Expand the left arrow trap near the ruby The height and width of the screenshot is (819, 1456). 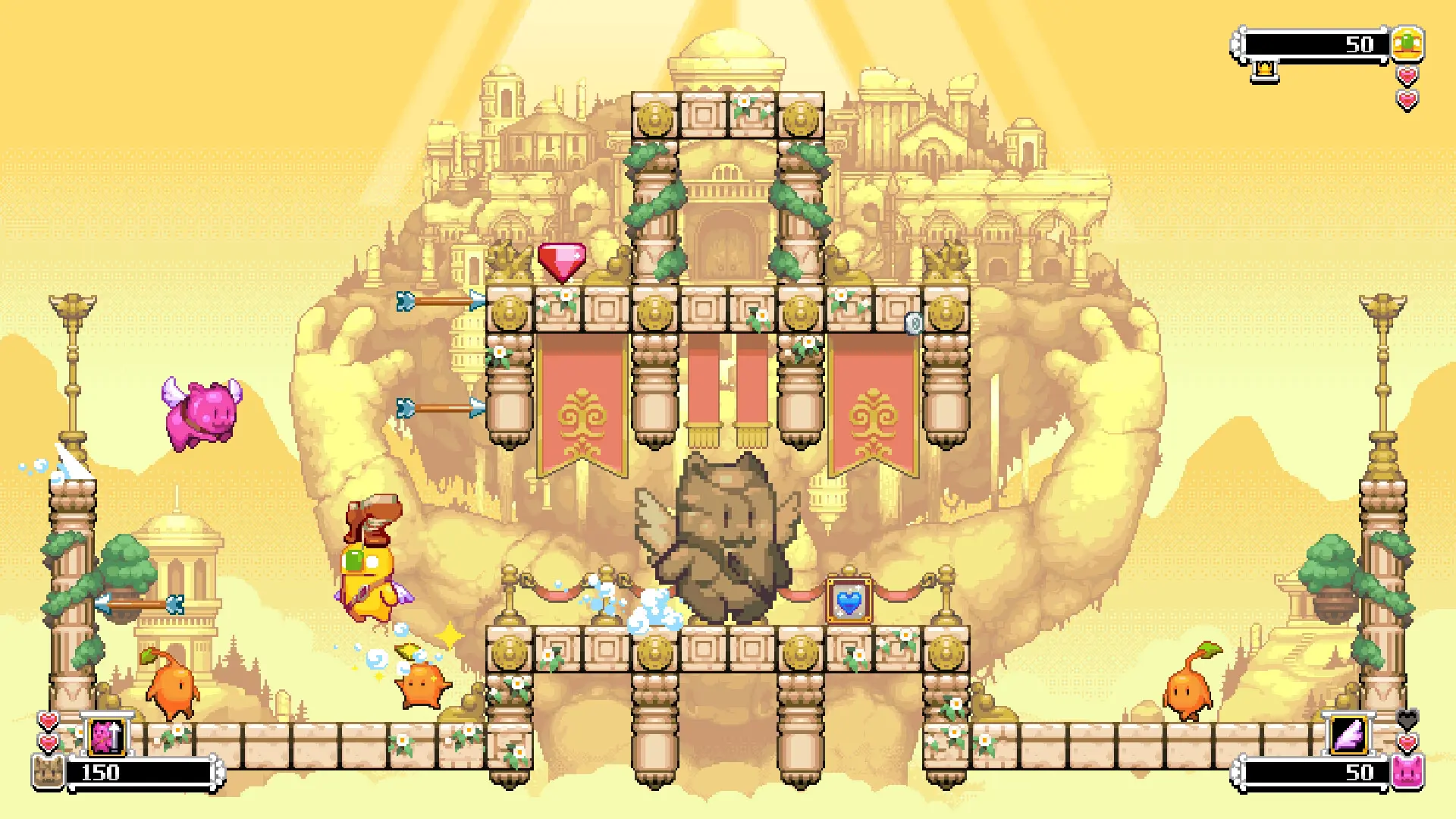[438, 300]
